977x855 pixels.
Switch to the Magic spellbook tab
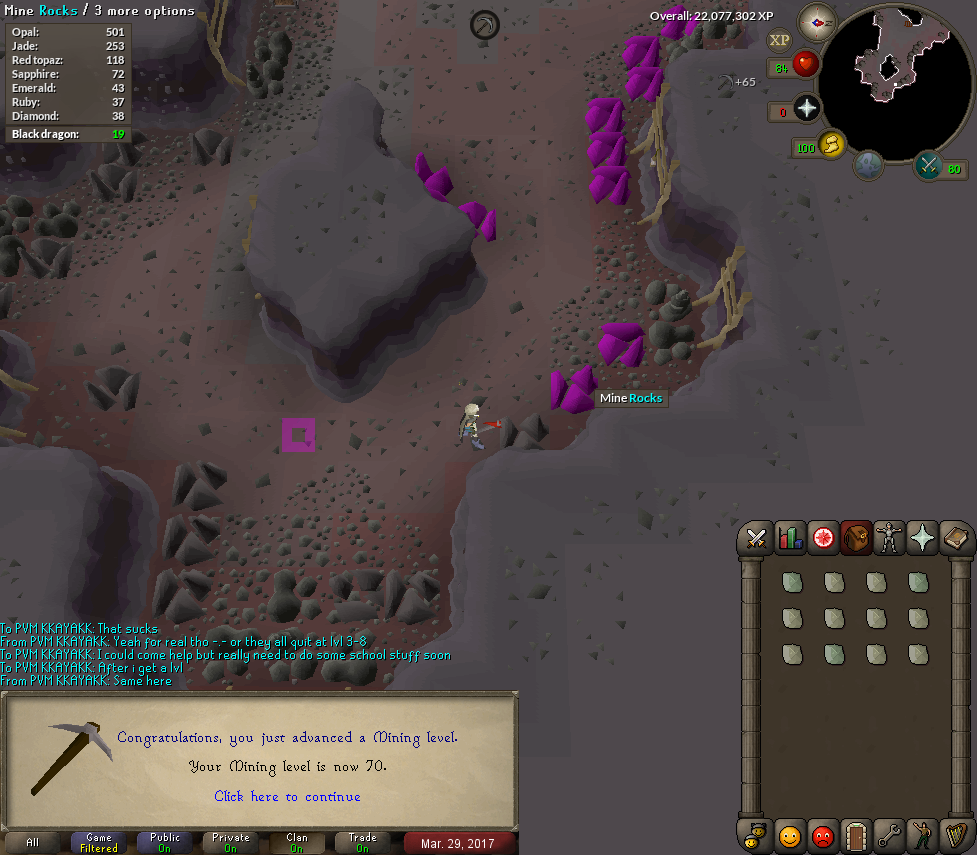click(x=955, y=539)
